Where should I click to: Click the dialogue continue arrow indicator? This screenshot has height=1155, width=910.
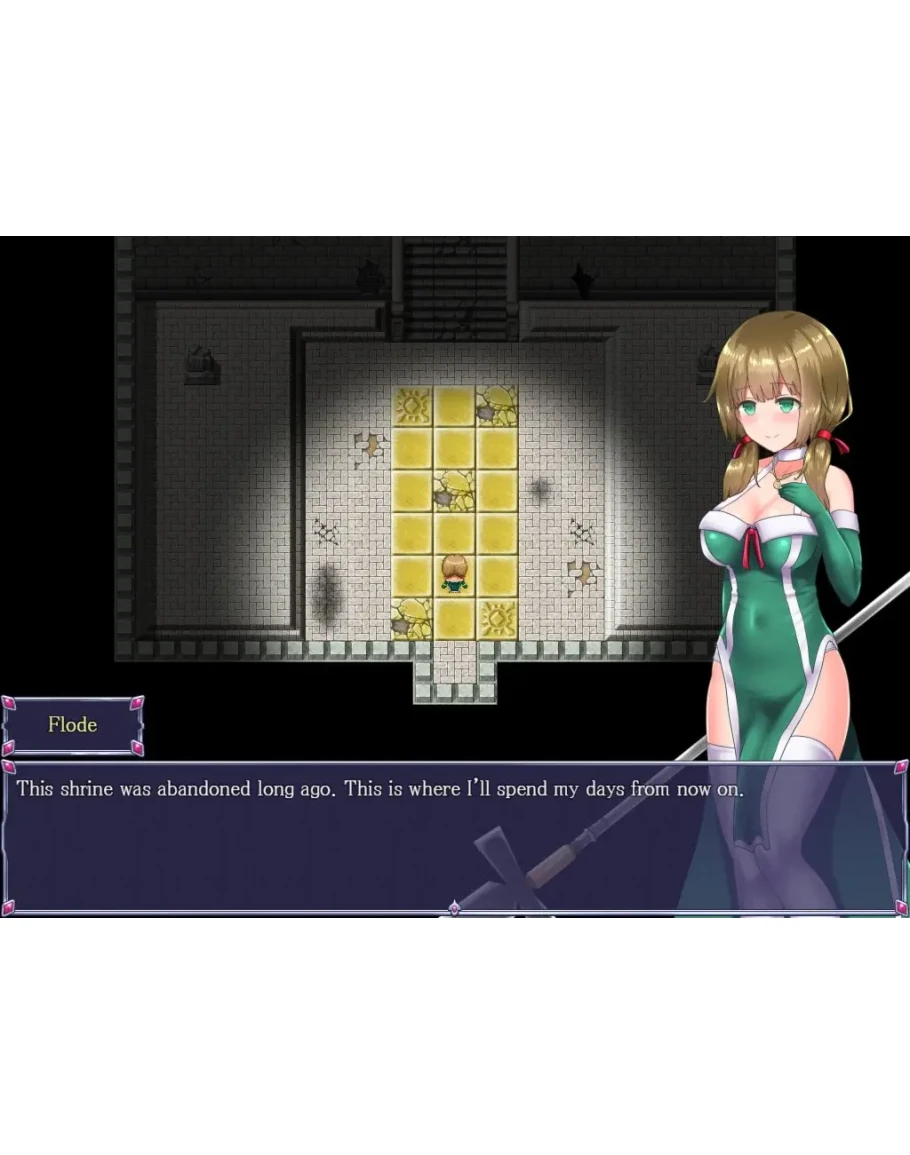(x=454, y=908)
